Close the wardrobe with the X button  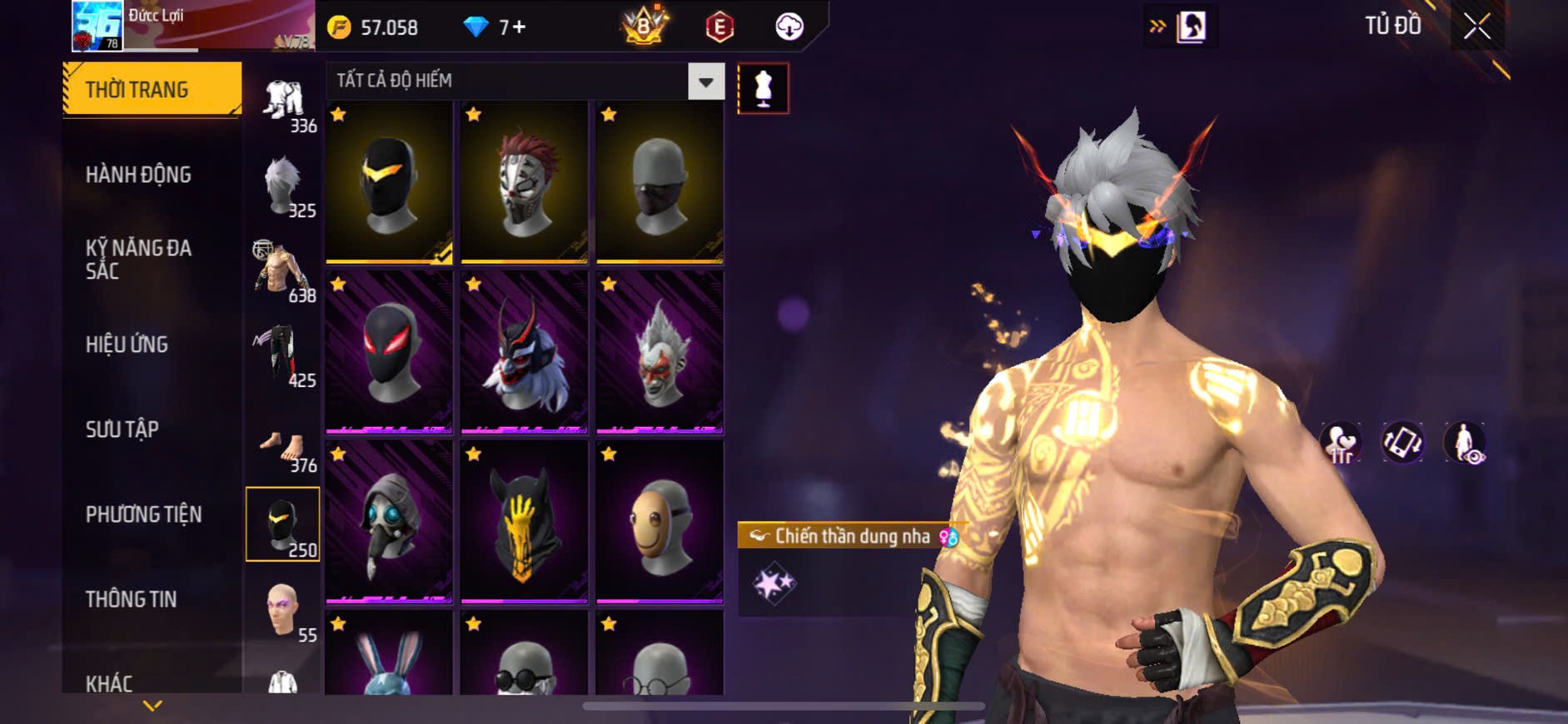pos(1476,27)
